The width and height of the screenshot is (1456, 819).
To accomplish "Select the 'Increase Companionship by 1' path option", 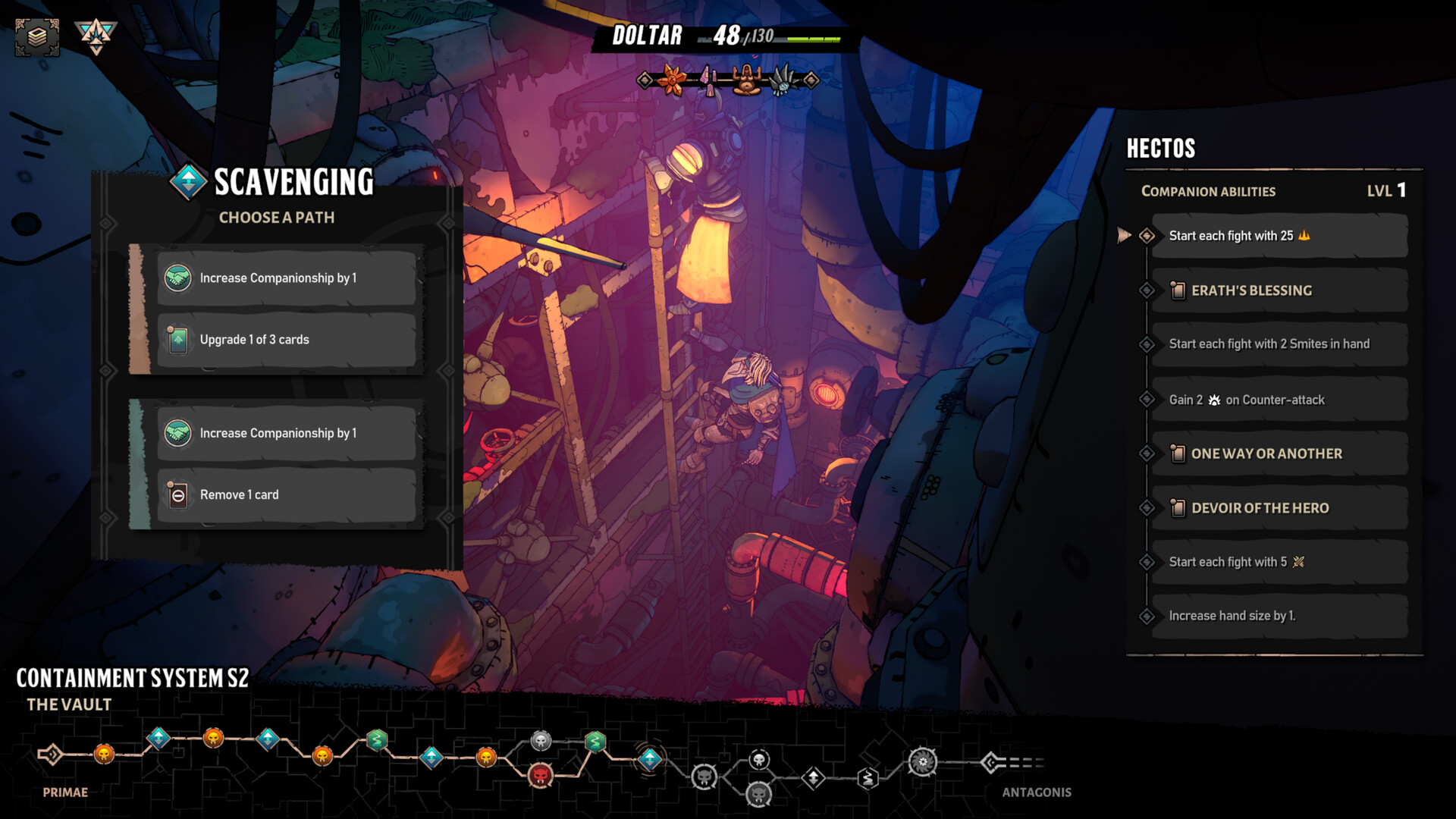I will tap(286, 278).
